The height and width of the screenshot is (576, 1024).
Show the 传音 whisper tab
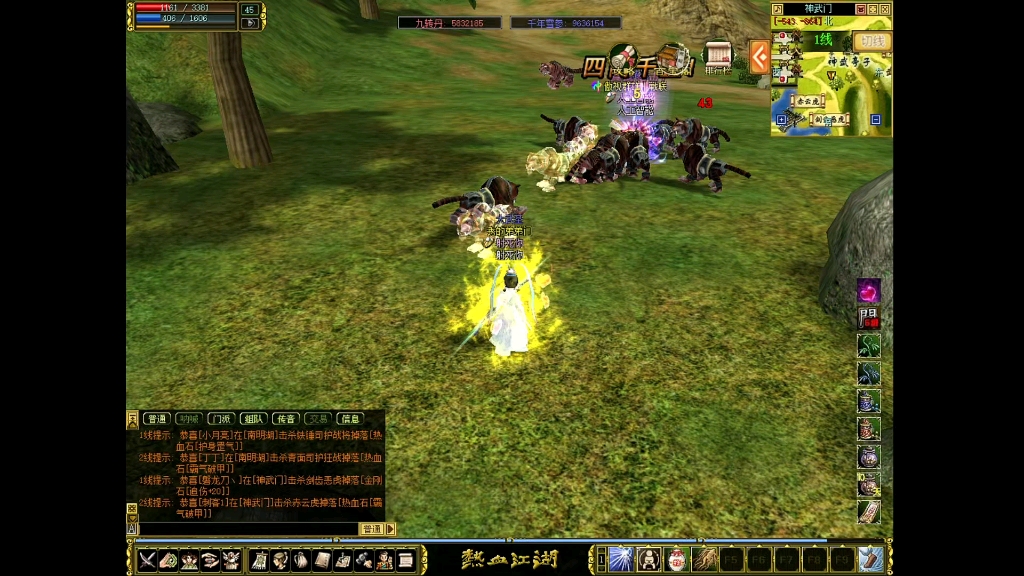(x=285, y=419)
